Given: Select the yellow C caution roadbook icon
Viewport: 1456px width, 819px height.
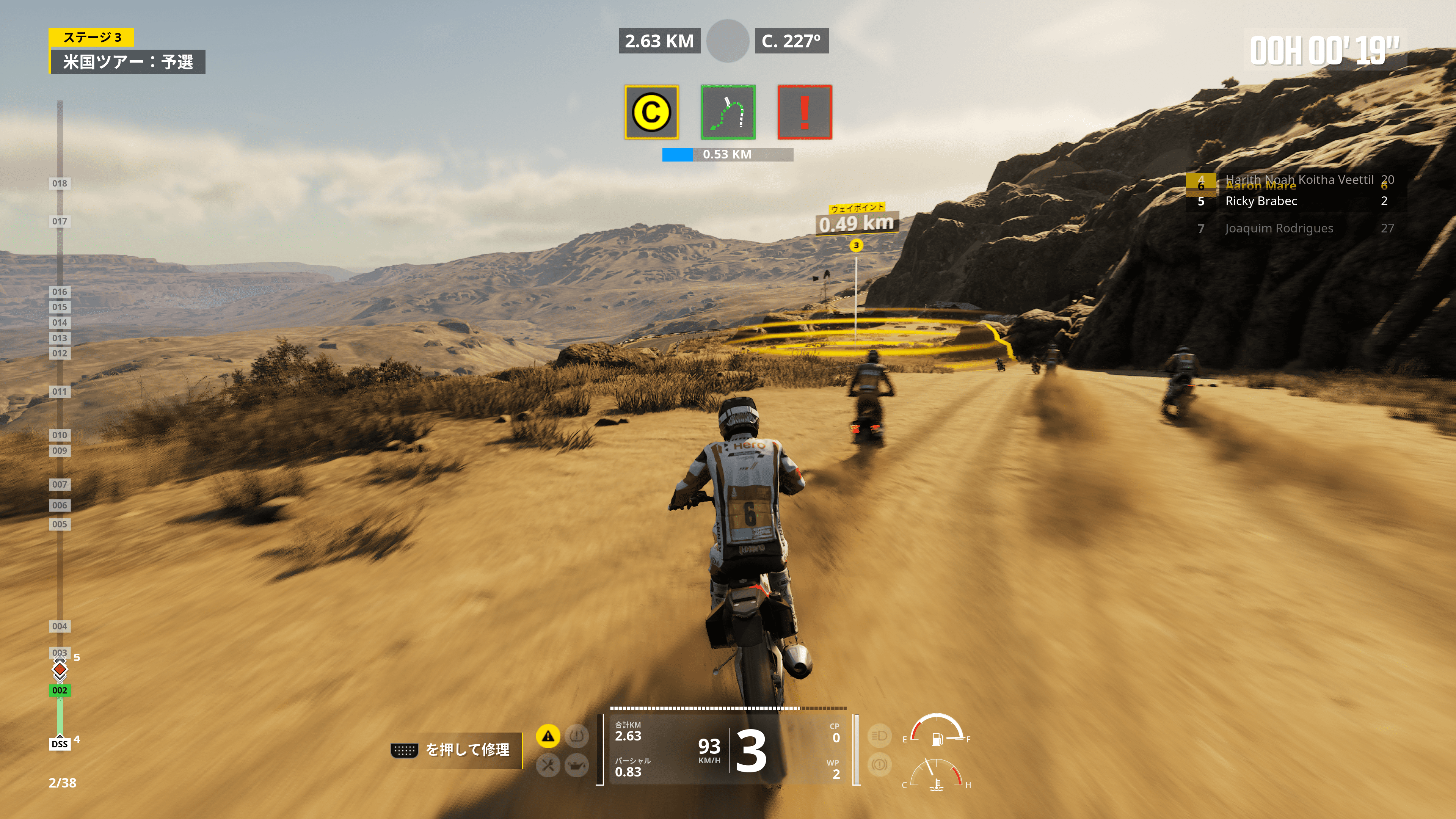Looking at the screenshot, I should click(x=651, y=112).
